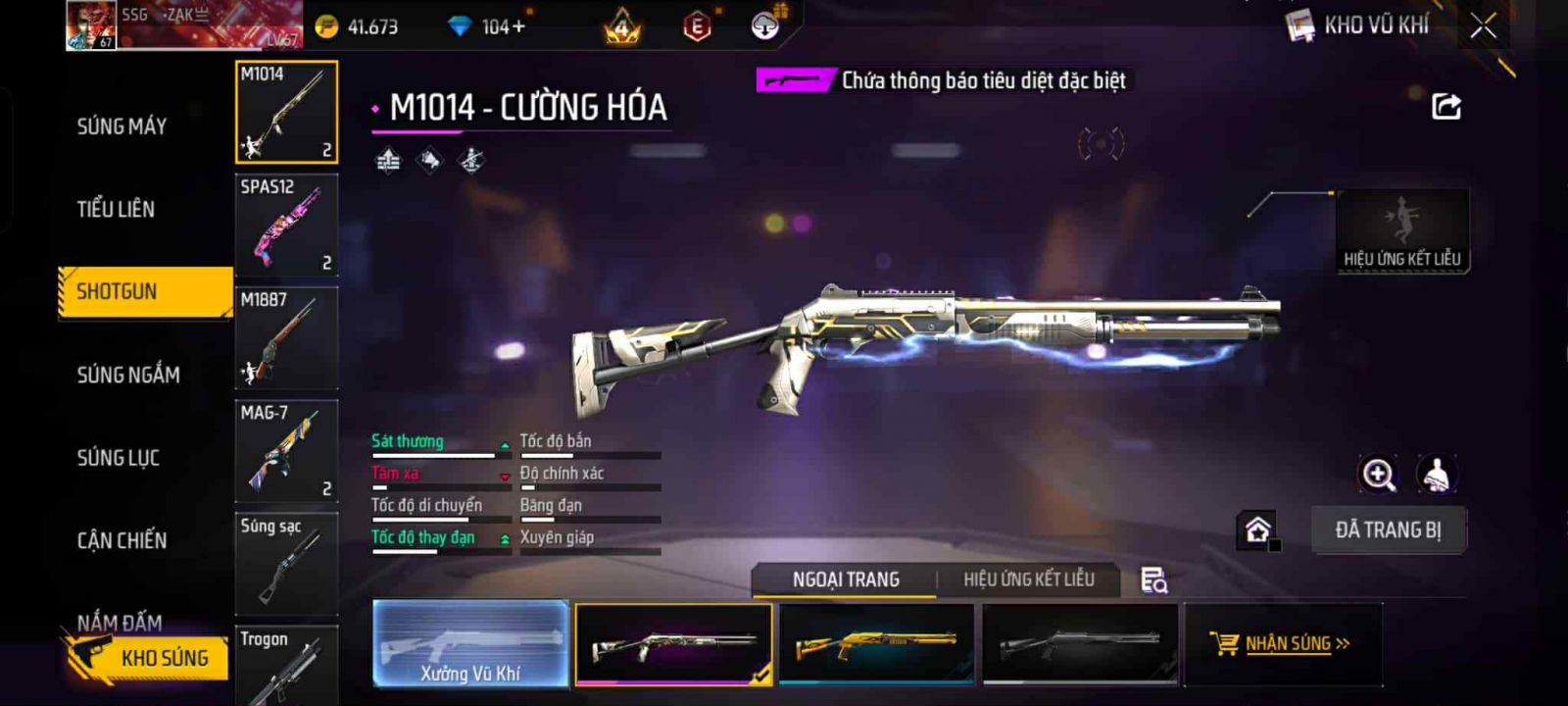Zoom in with the magnifier icon
This screenshot has width=1568, height=706.
(x=1378, y=475)
